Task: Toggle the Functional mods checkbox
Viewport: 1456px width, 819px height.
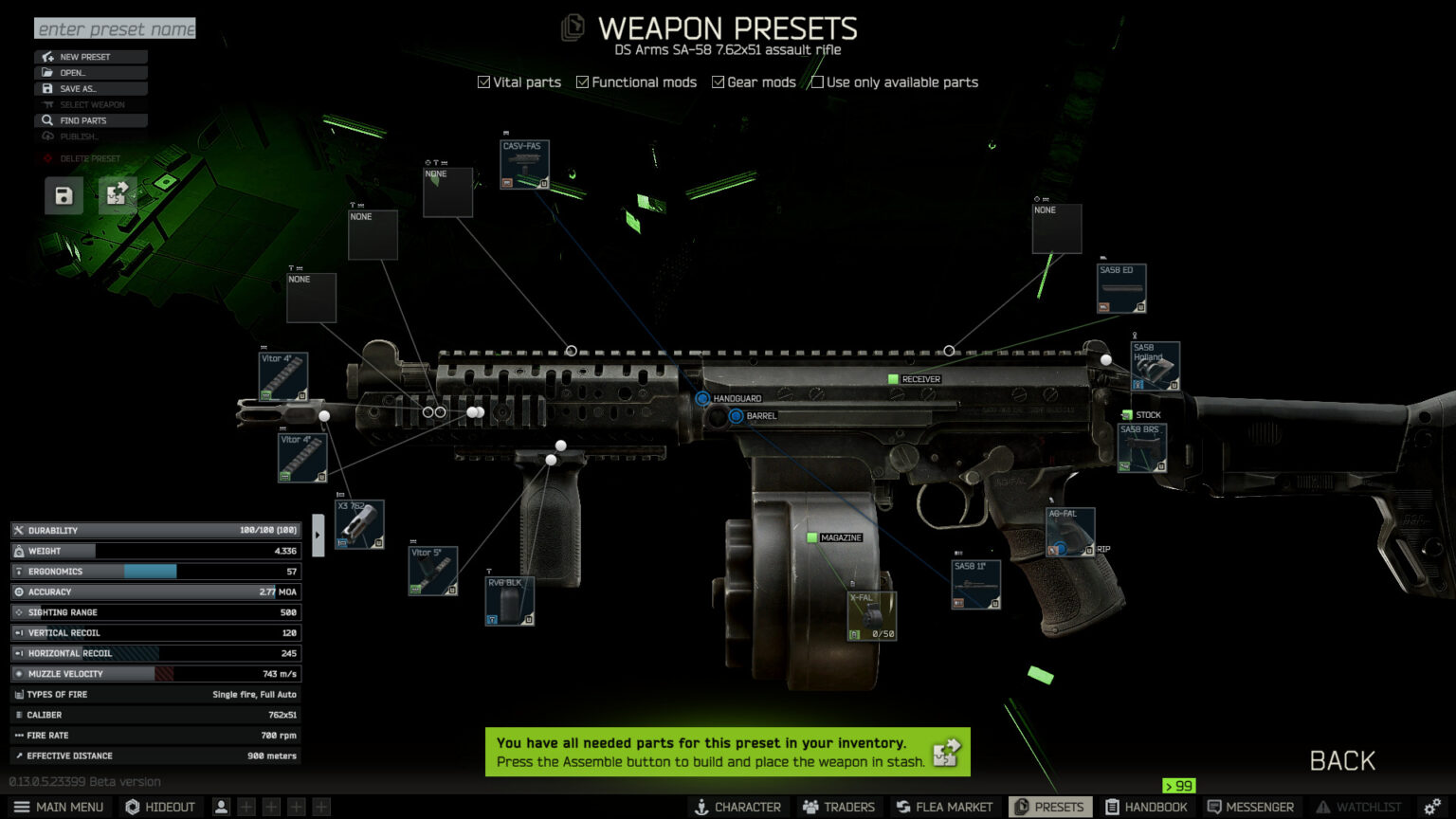Action: click(x=583, y=82)
